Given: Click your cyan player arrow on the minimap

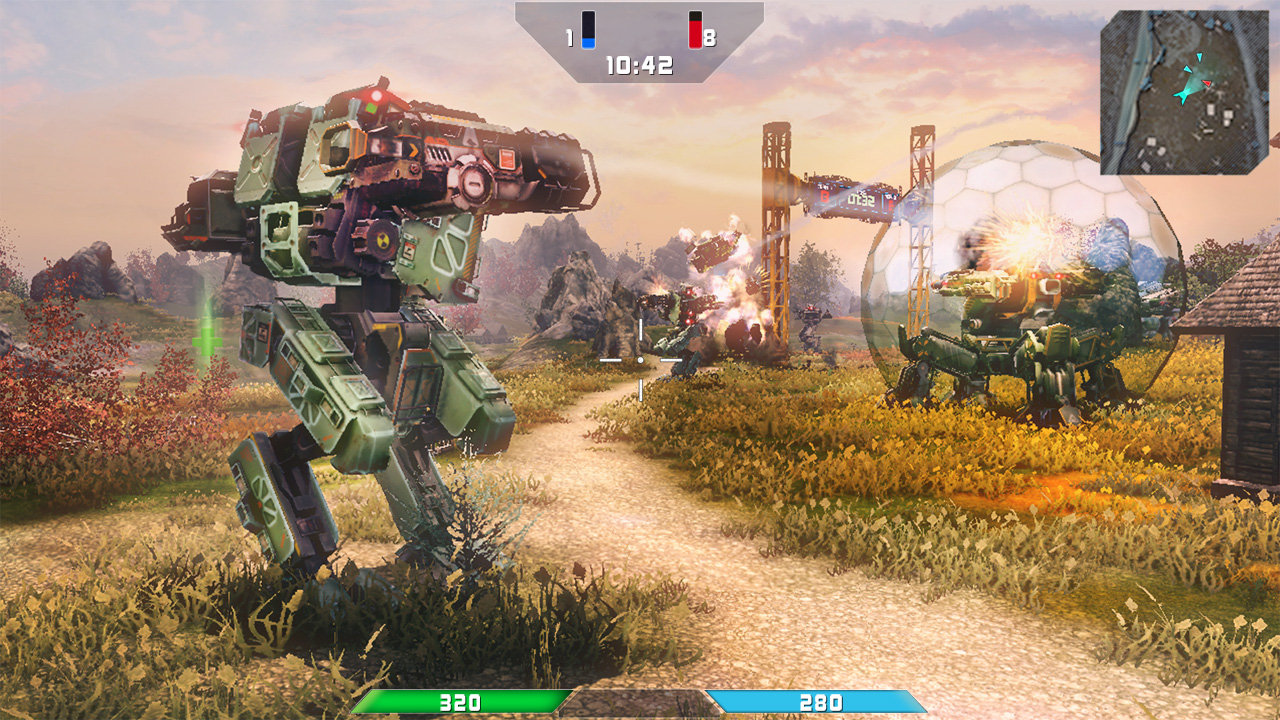Looking at the screenshot, I should click(x=1183, y=95).
